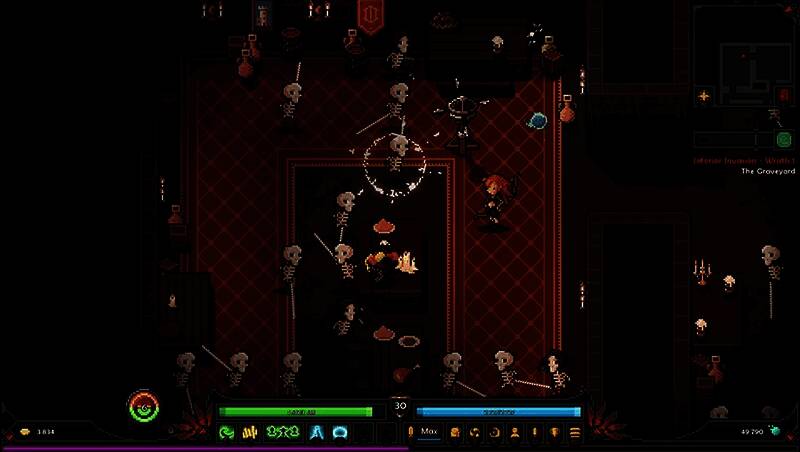Image resolution: width=800 pixels, height=452 pixels.
Task: Open the character silhouette menu icon
Action: [x=514, y=432]
